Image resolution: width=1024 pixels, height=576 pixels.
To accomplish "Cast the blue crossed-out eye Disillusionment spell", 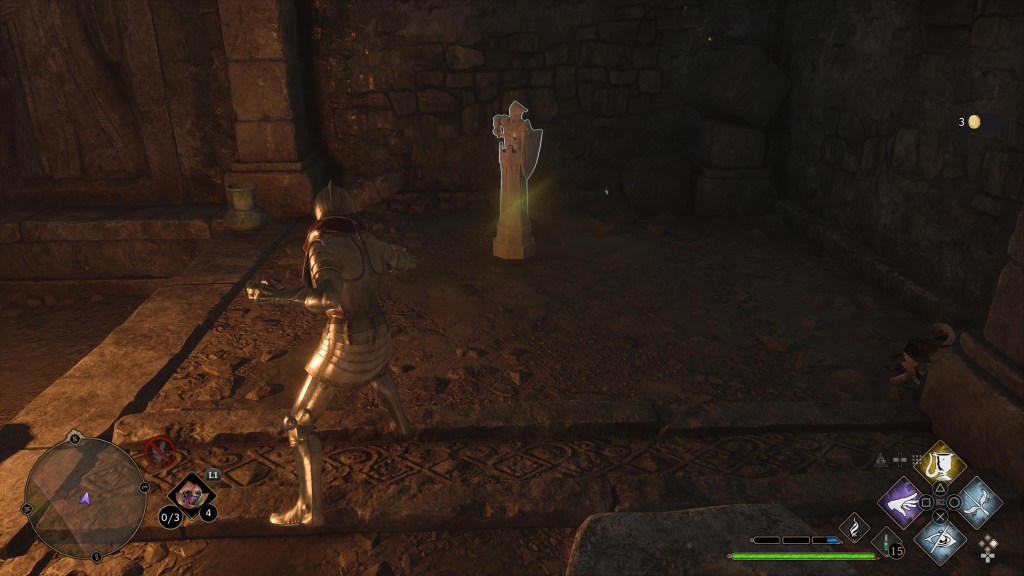I will coord(939,539).
